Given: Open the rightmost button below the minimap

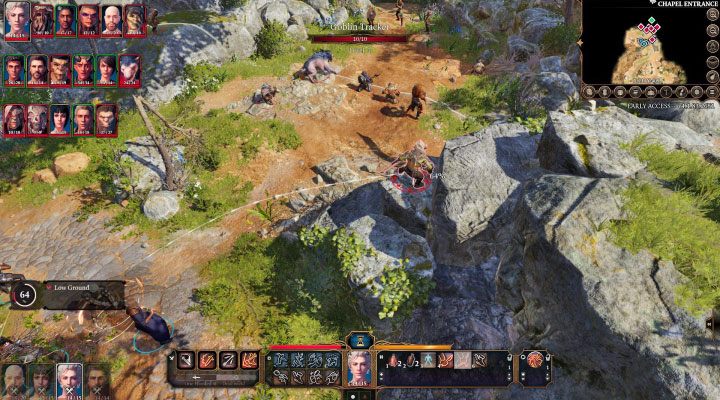Looking at the screenshot, I should (711, 94).
